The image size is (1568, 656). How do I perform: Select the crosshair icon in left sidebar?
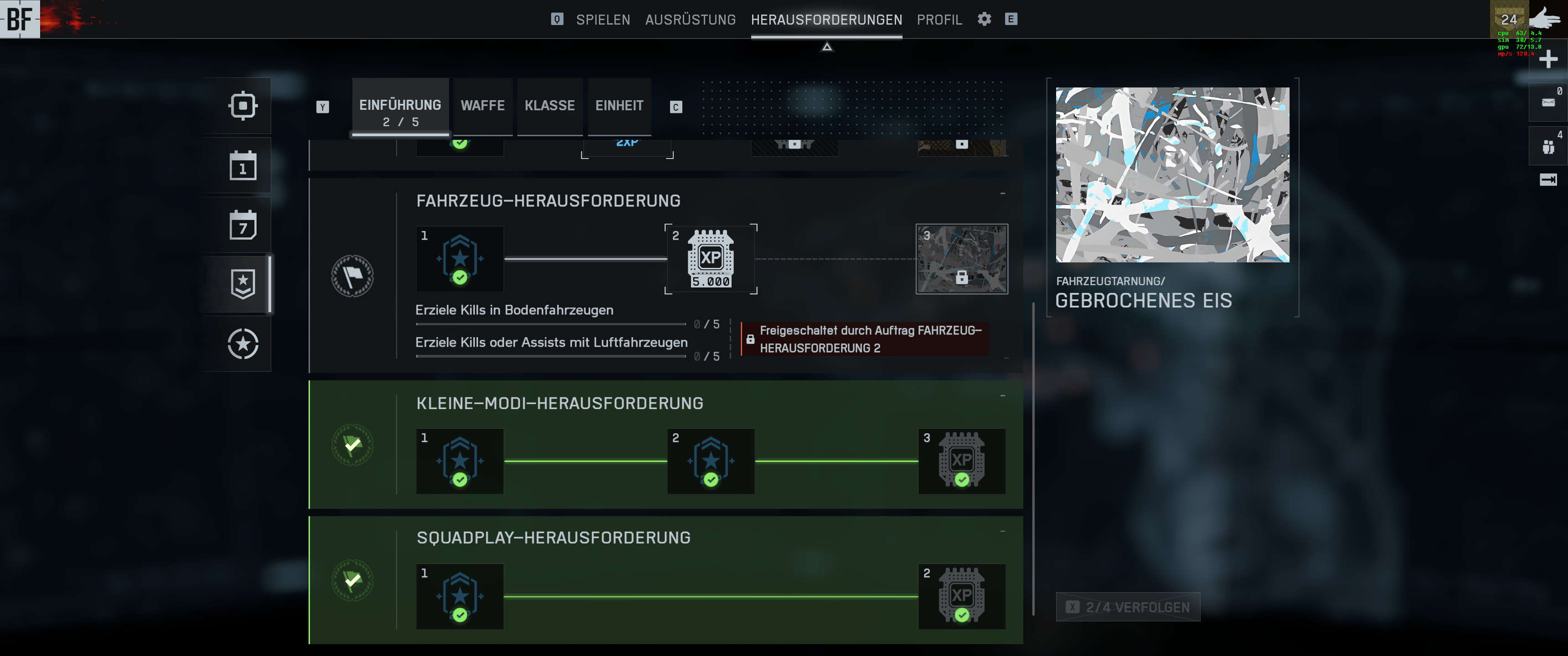coord(243,106)
